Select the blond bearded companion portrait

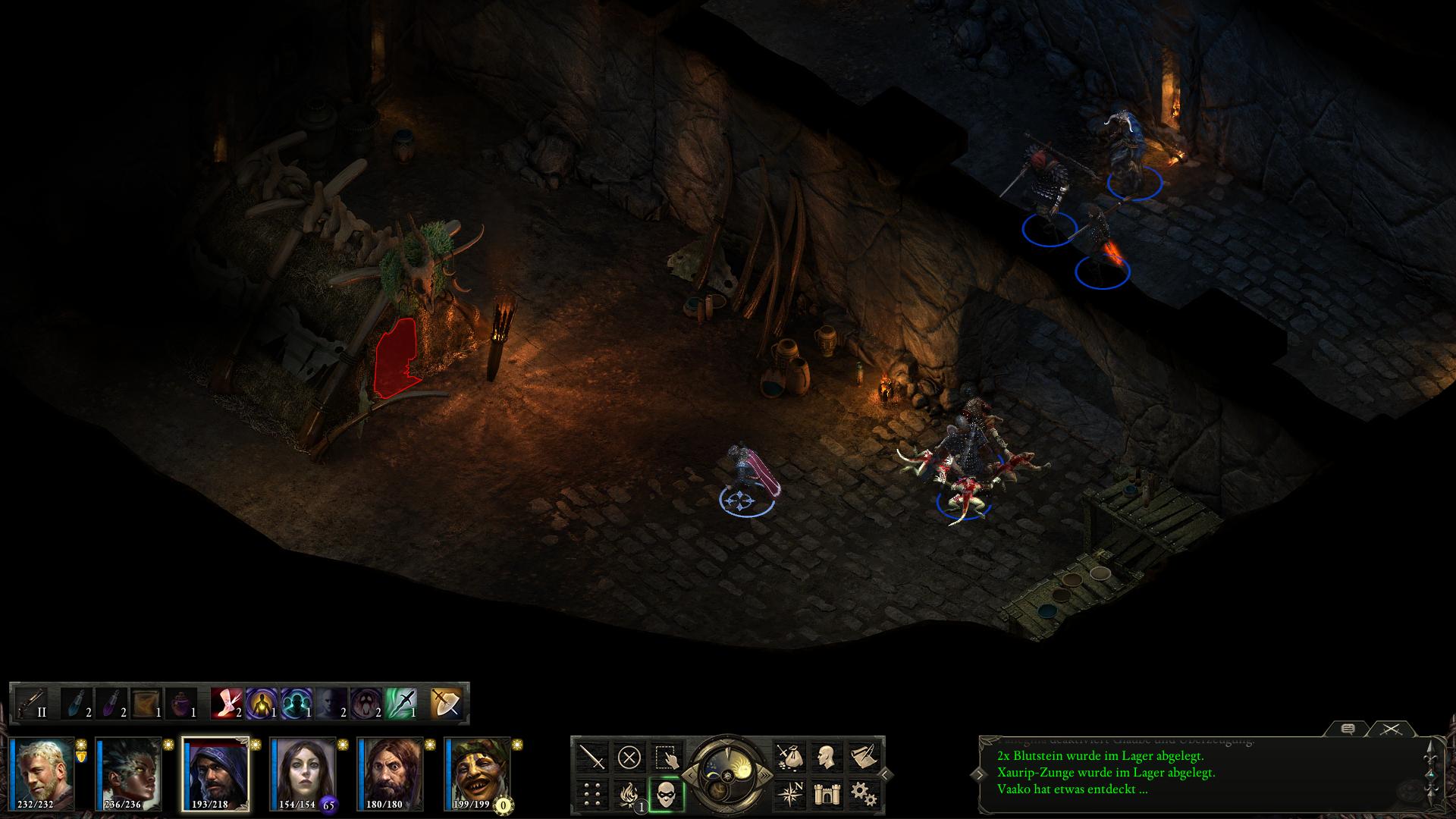[45, 773]
